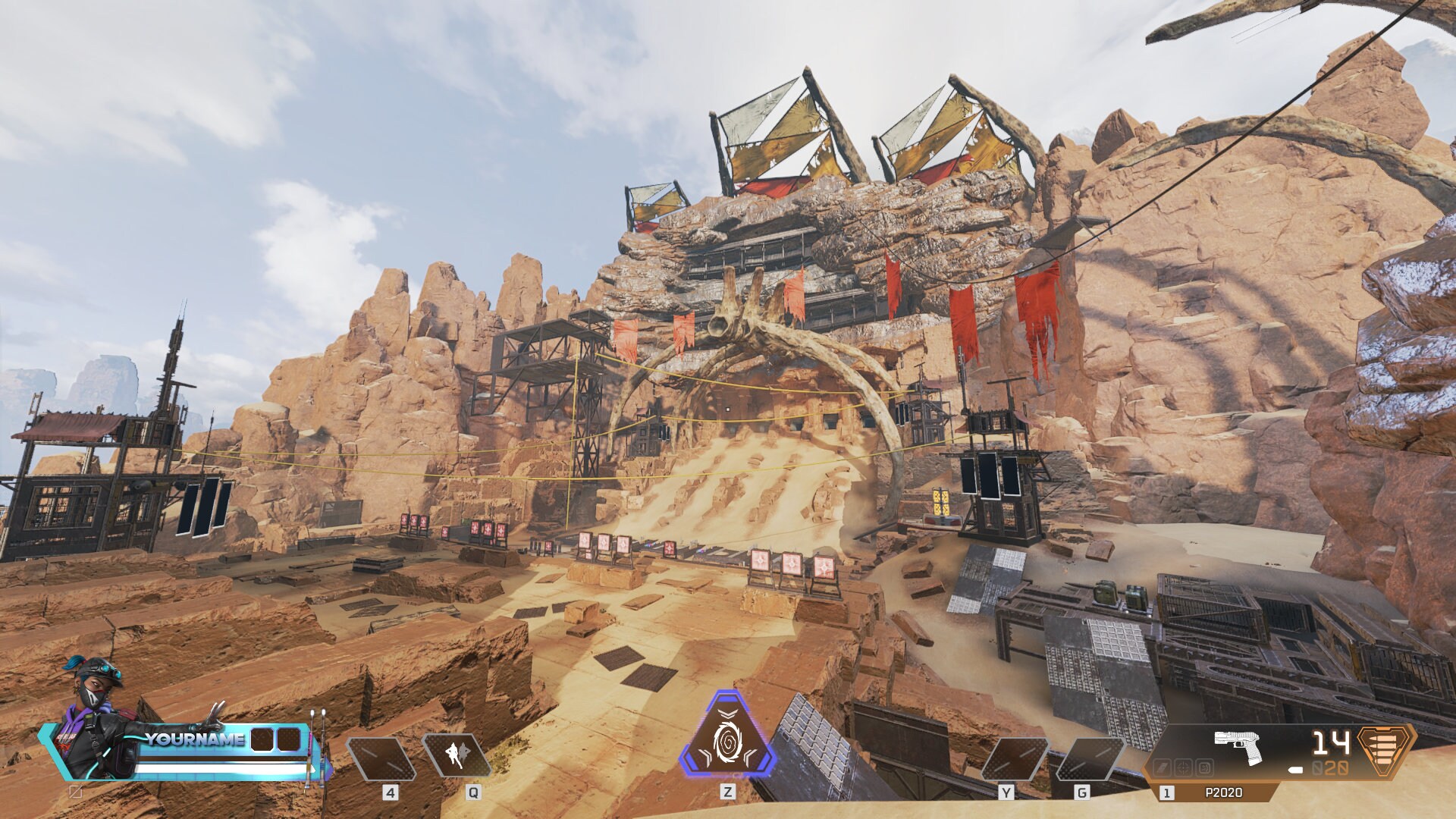Select the barrel attachment slot icon

pos(1162,767)
